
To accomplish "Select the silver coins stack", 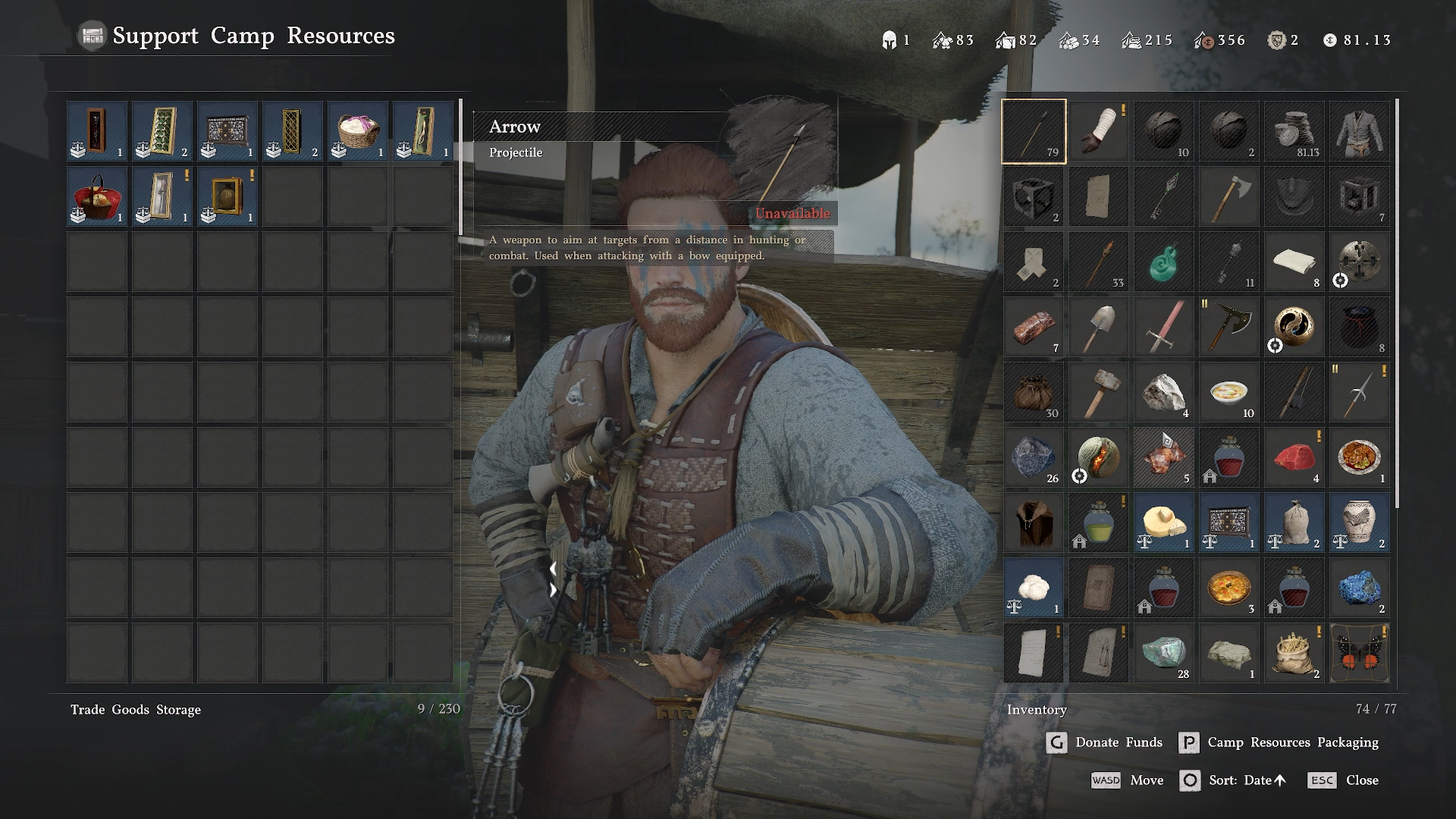I will [1294, 131].
